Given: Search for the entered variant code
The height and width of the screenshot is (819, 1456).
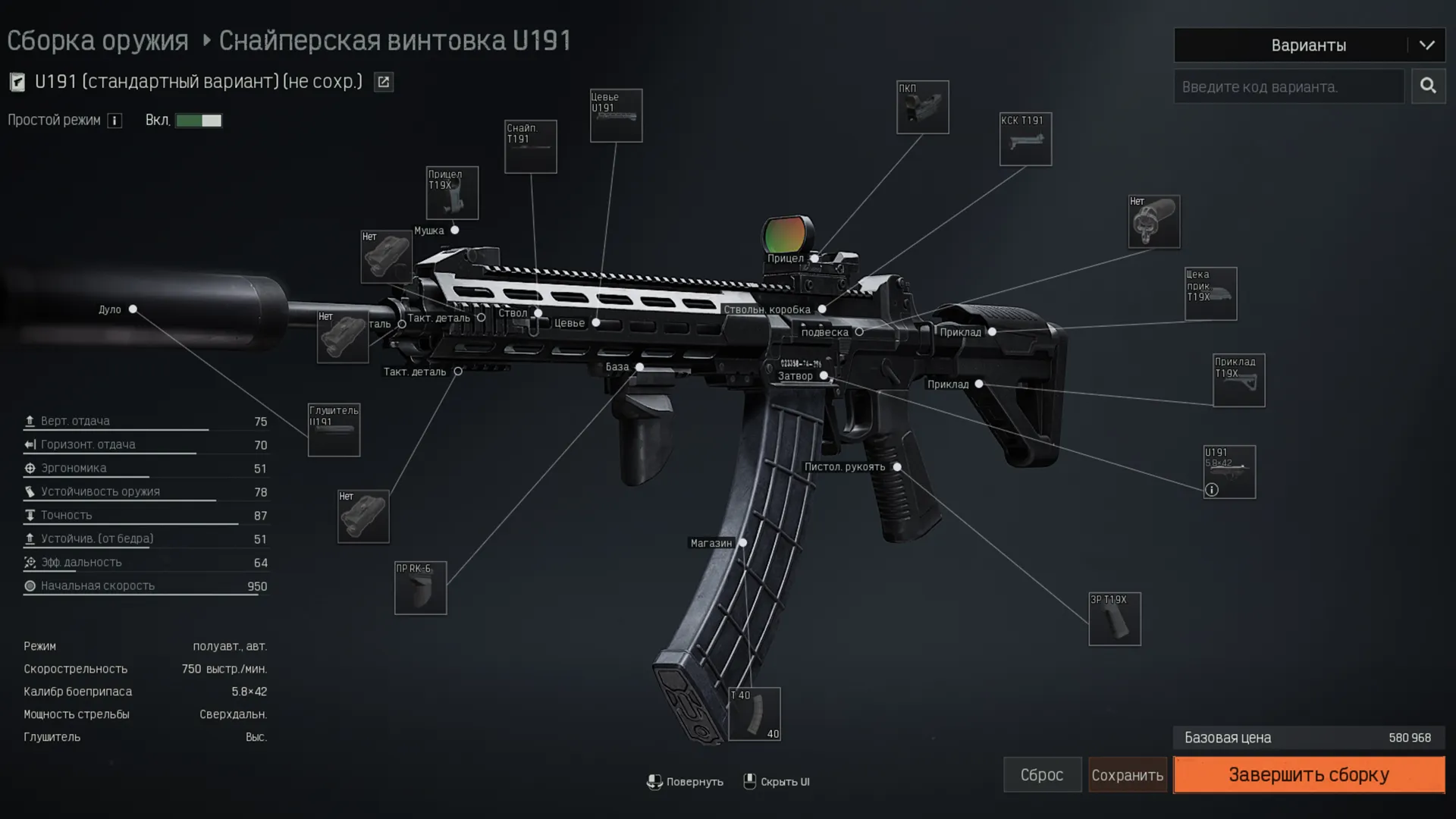Looking at the screenshot, I should pyautogui.click(x=1428, y=86).
